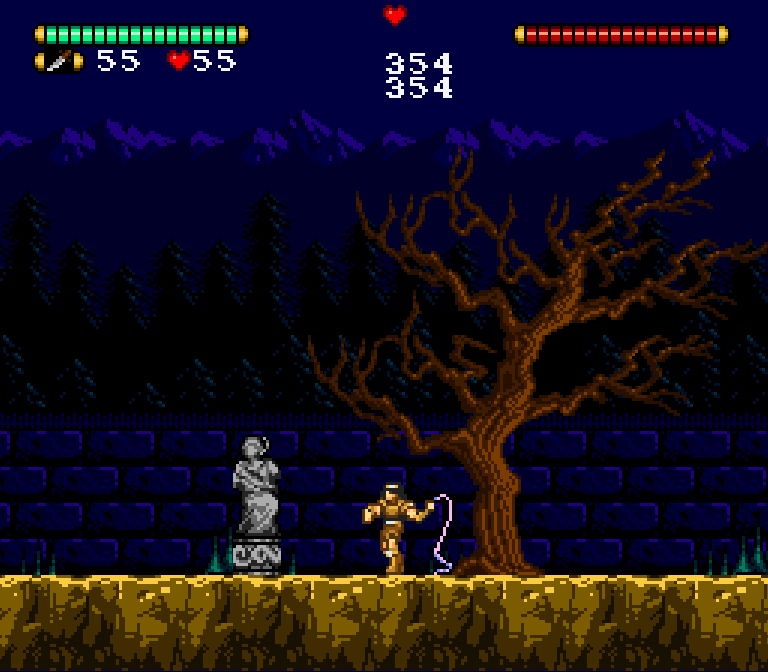The image size is (768, 672).
Task: Select the dagger subweapon icon
Action: [59, 61]
